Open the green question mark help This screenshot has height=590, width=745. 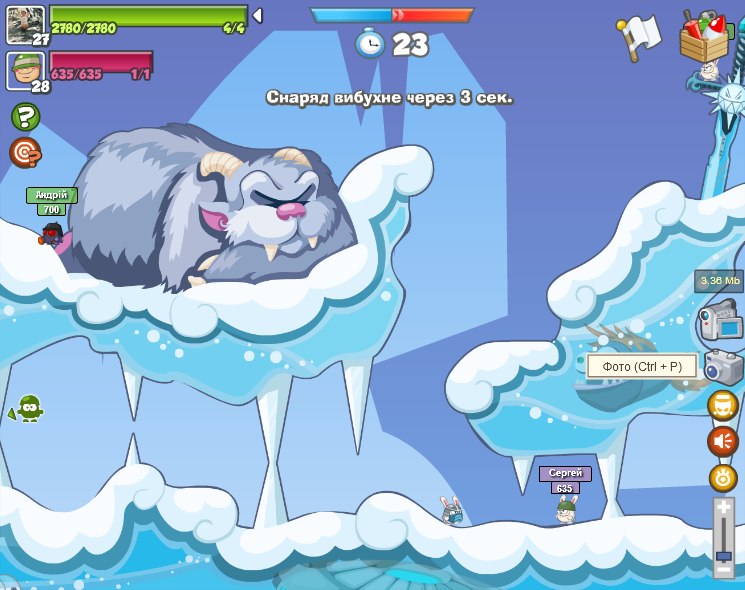point(25,117)
